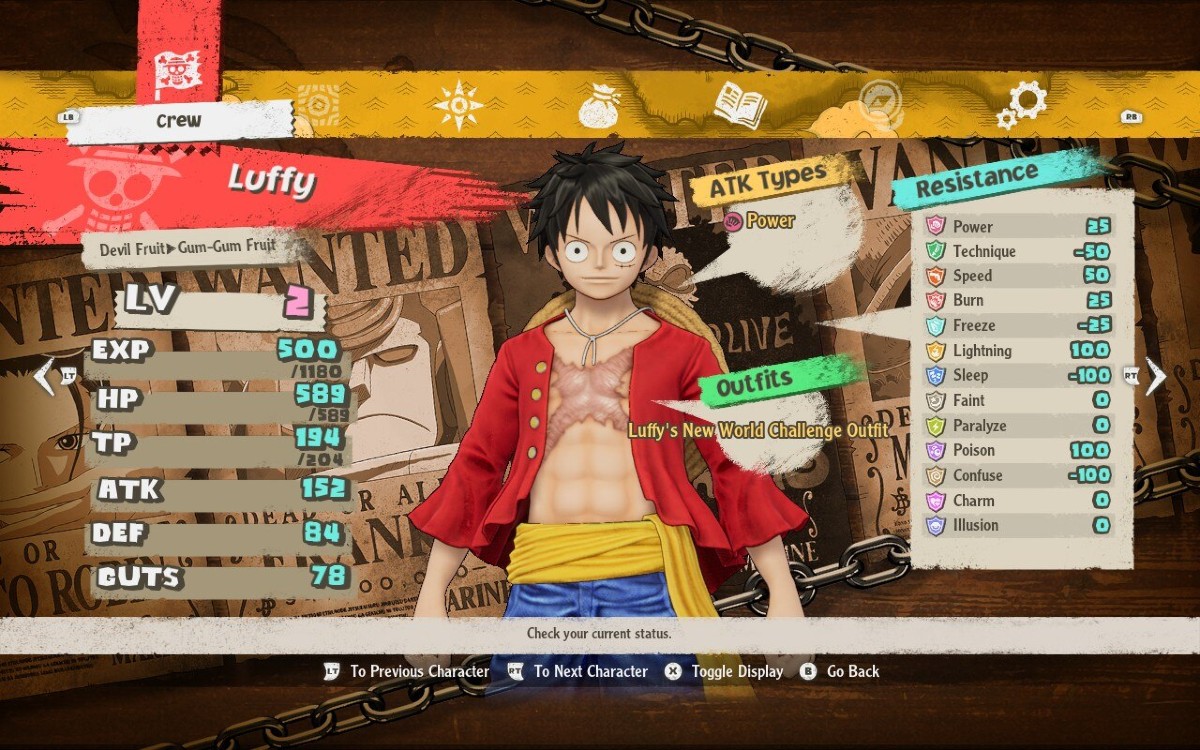Select Go Back in the bottom bar
The height and width of the screenshot is (750, 1200).
pos(852,672)
